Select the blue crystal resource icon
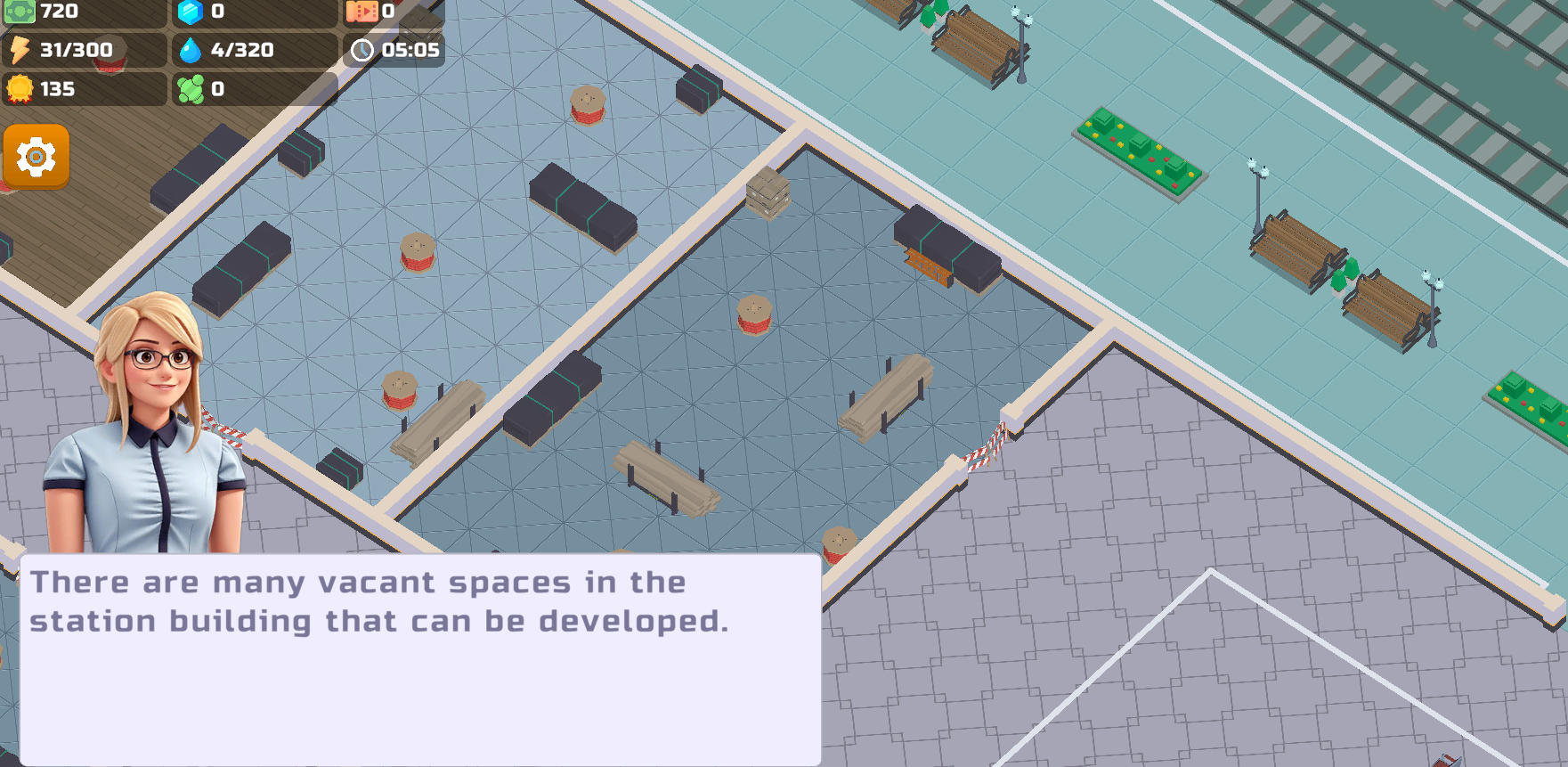 coord(190,12)
